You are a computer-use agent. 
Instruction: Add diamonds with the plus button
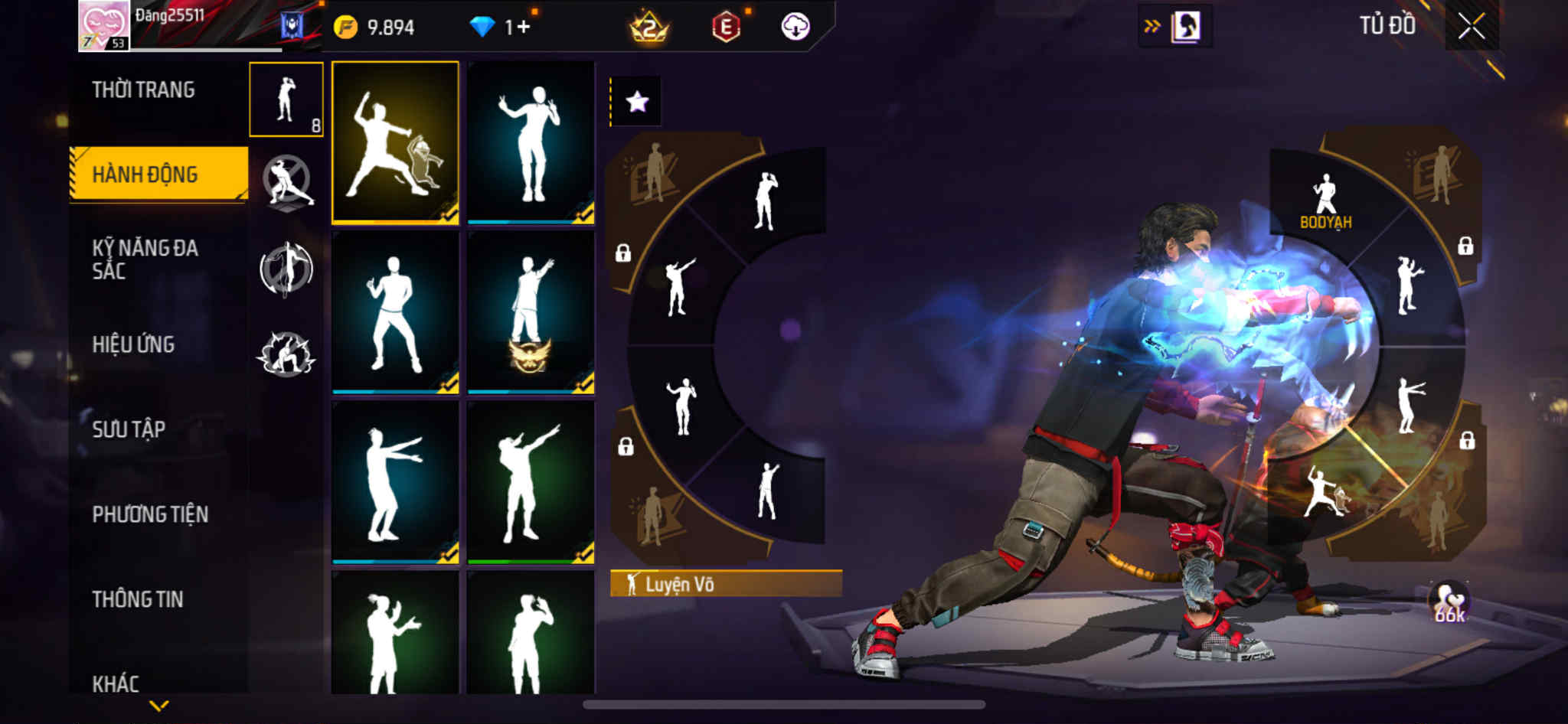click(x=523, y=28)
